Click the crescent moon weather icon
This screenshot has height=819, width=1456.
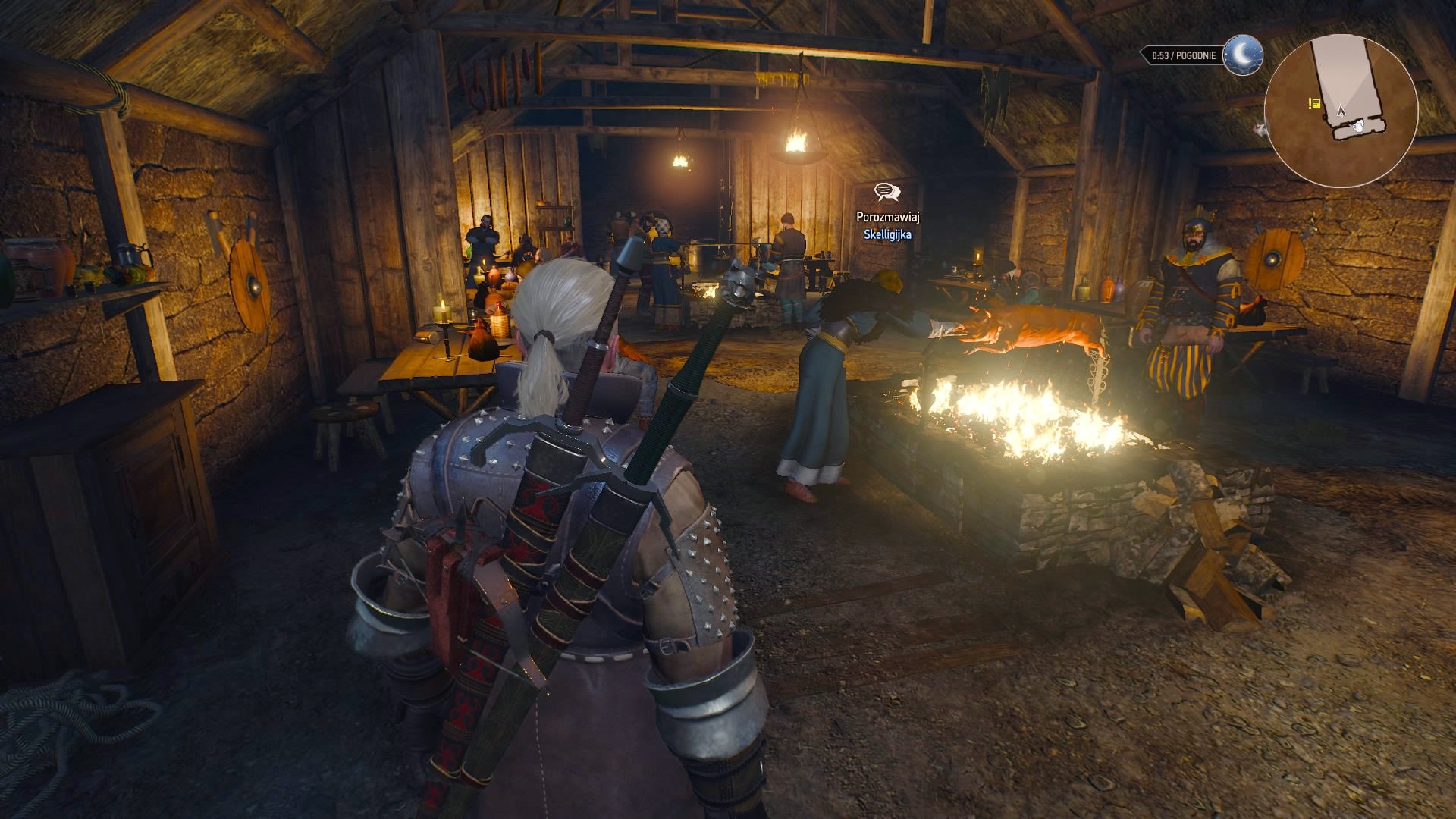(1242, 55)
